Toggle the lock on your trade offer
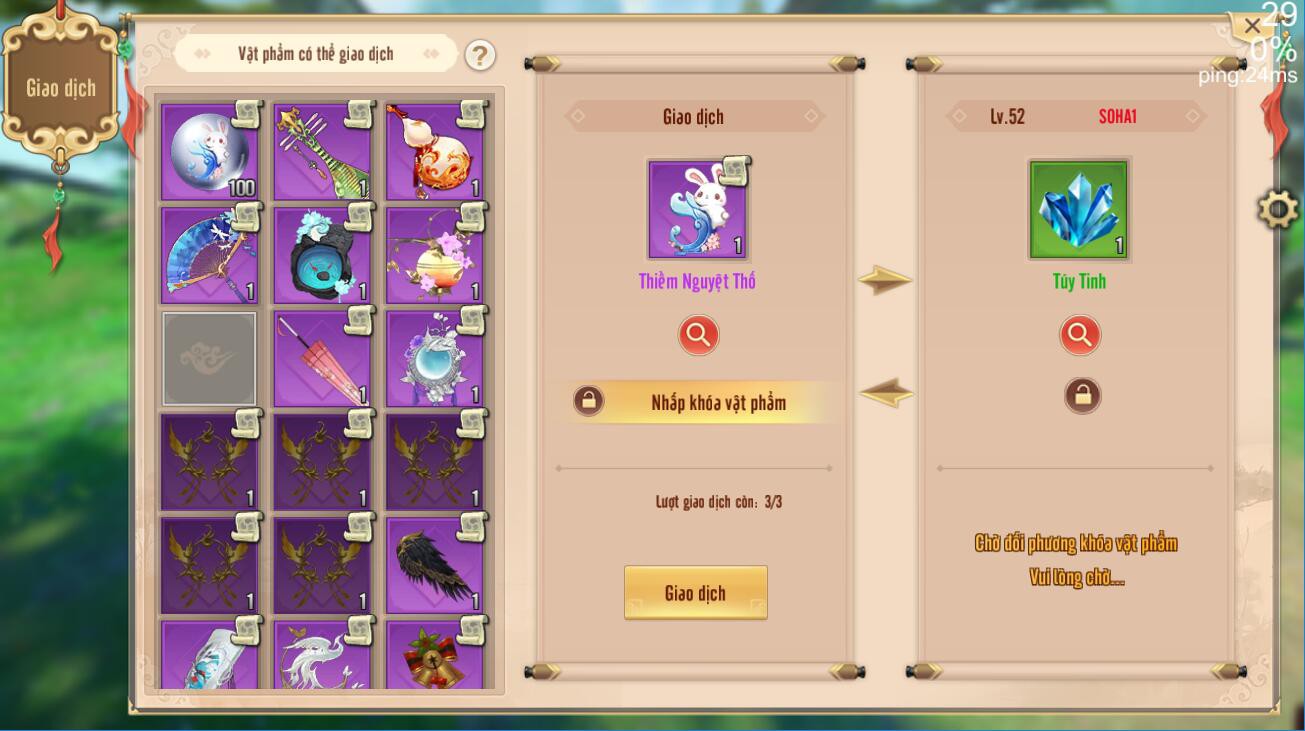Image resolution: width=1305 pixels, height=731 pixels. tap(589, 399)
